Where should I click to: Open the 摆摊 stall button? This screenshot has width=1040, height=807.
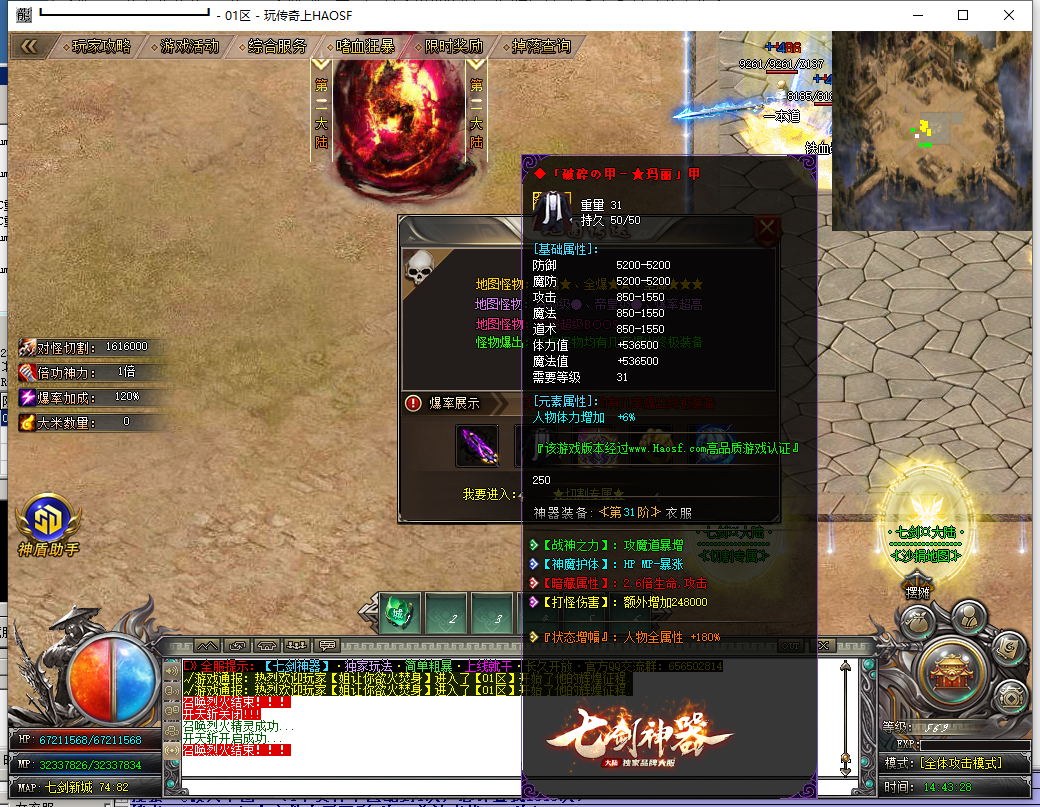coord(919,592)
